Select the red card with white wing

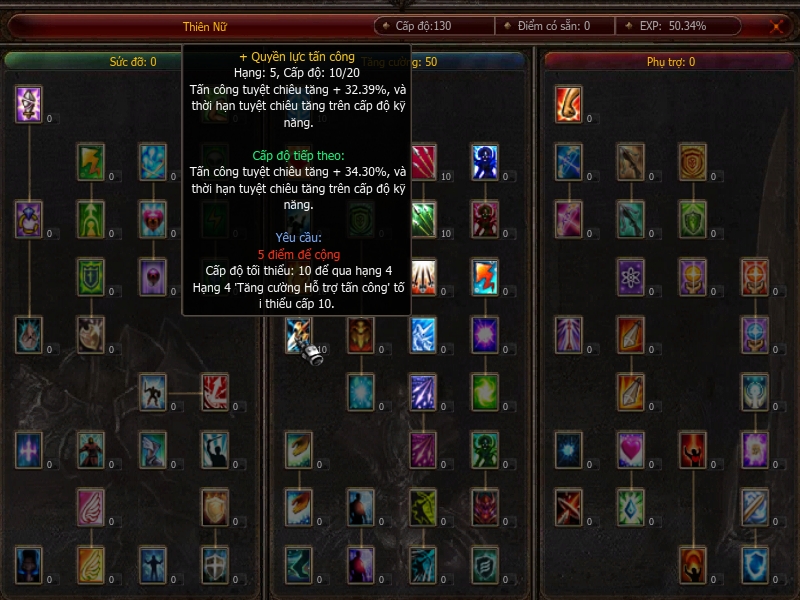215,392
